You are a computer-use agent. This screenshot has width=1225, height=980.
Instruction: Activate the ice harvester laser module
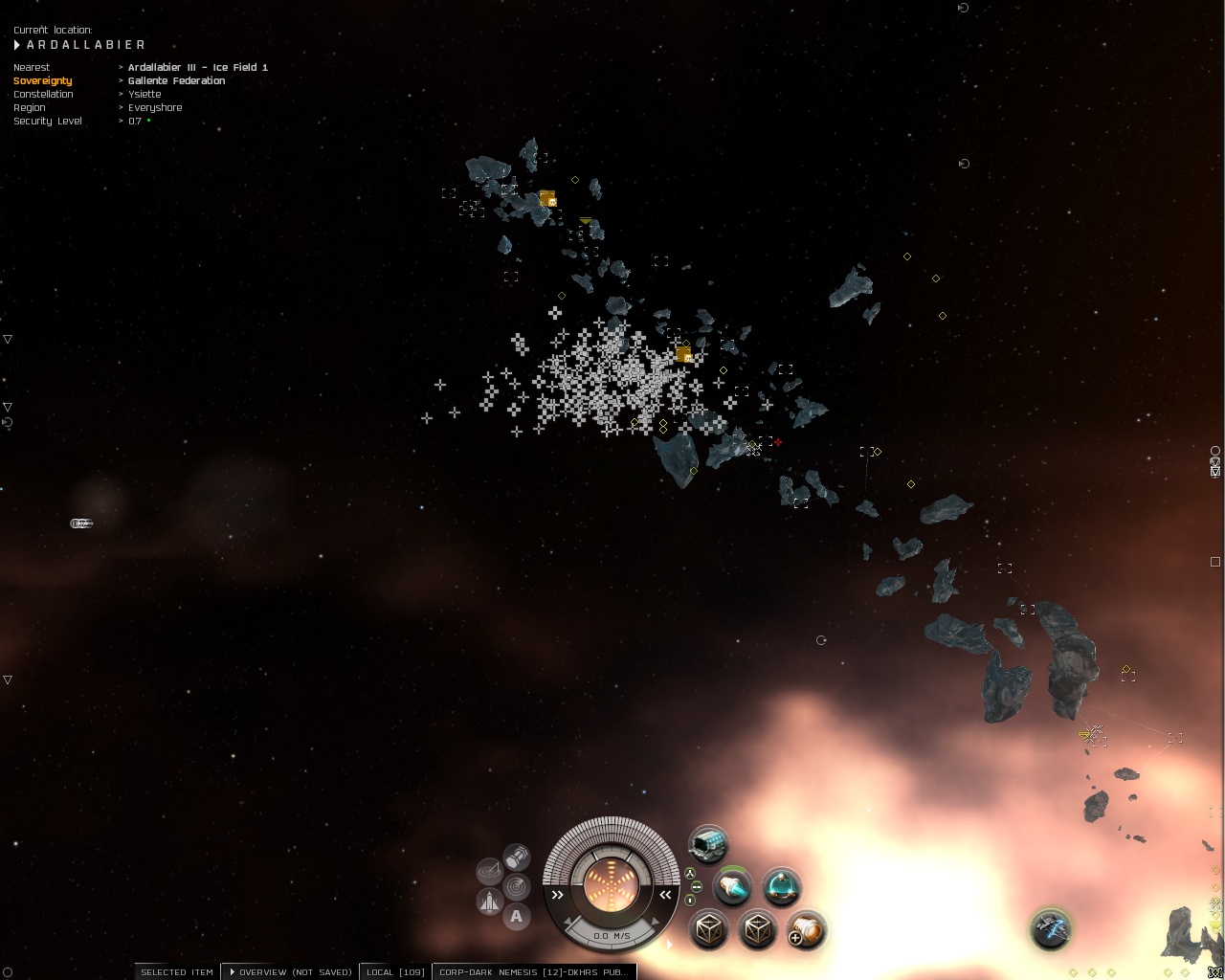click(733, 887)
